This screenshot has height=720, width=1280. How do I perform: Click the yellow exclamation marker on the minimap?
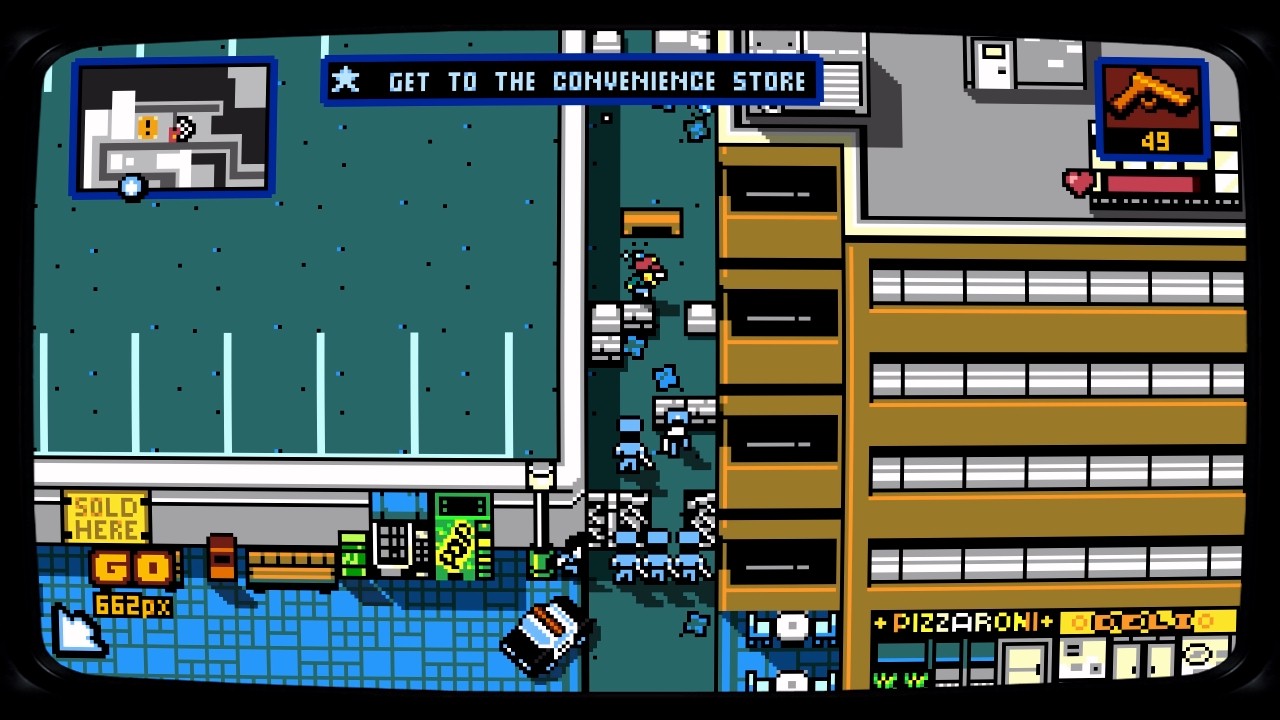click(x=148, y=127)
